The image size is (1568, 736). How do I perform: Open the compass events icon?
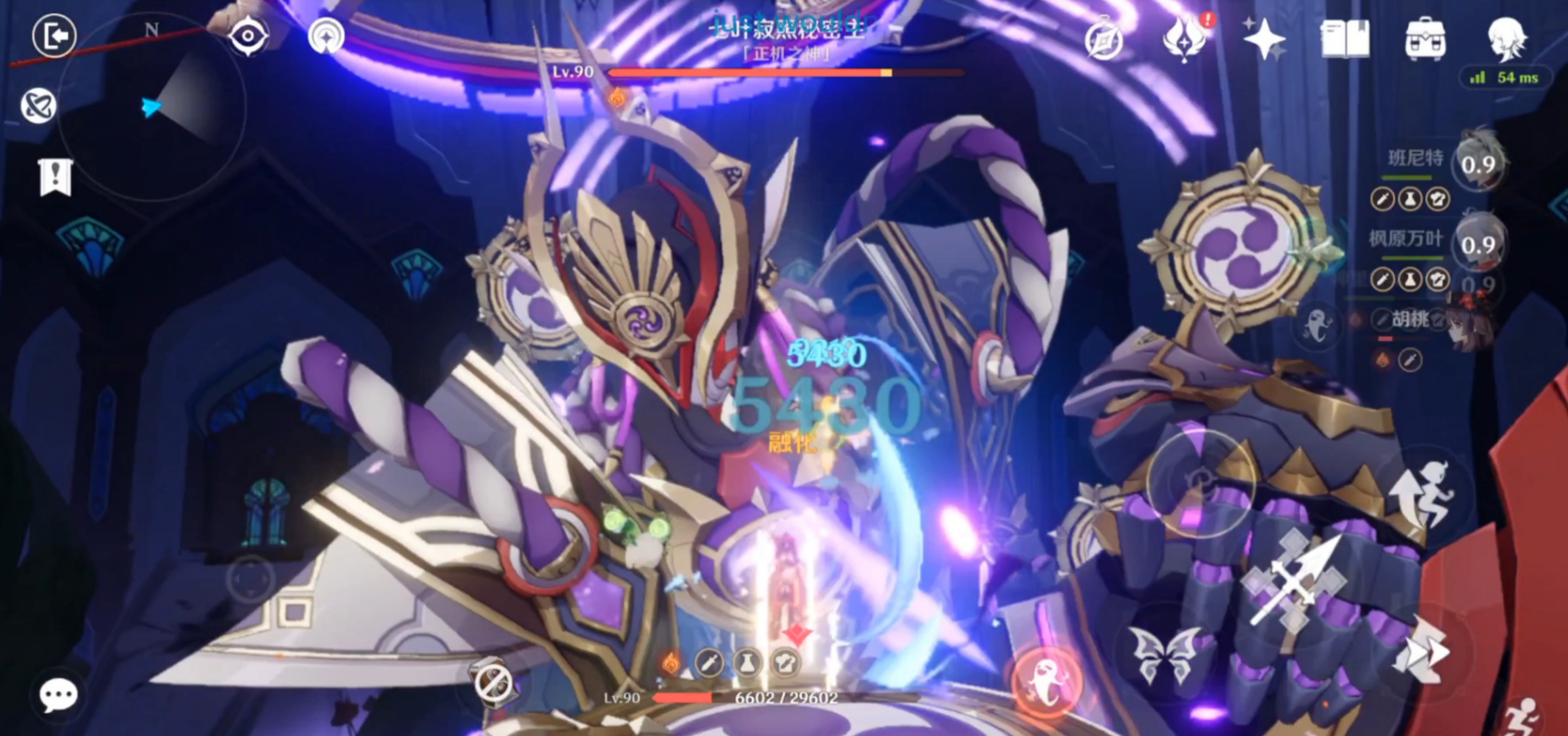coord(1104,40)
